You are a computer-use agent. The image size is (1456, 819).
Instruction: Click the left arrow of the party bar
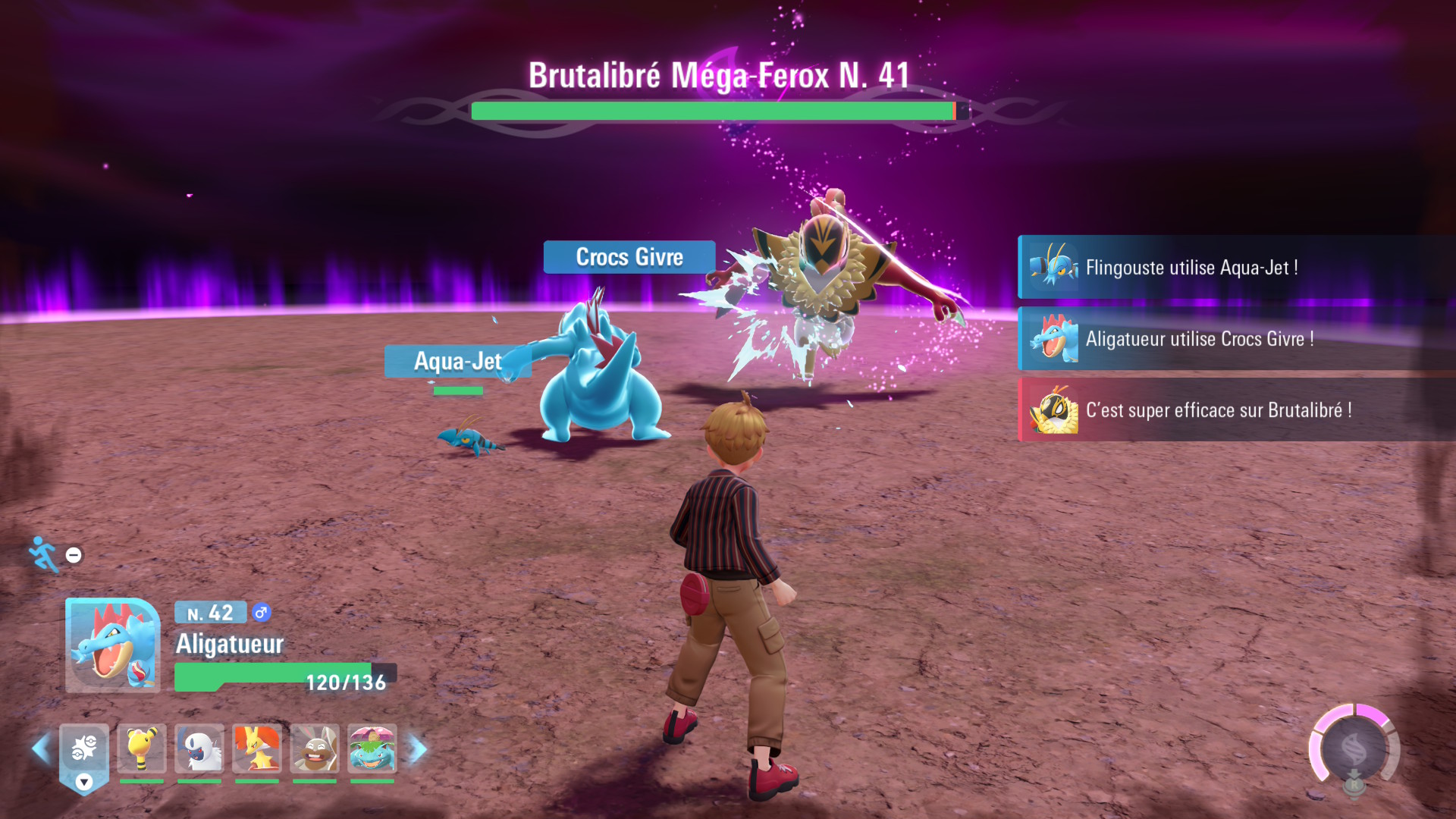click(41, 749)
